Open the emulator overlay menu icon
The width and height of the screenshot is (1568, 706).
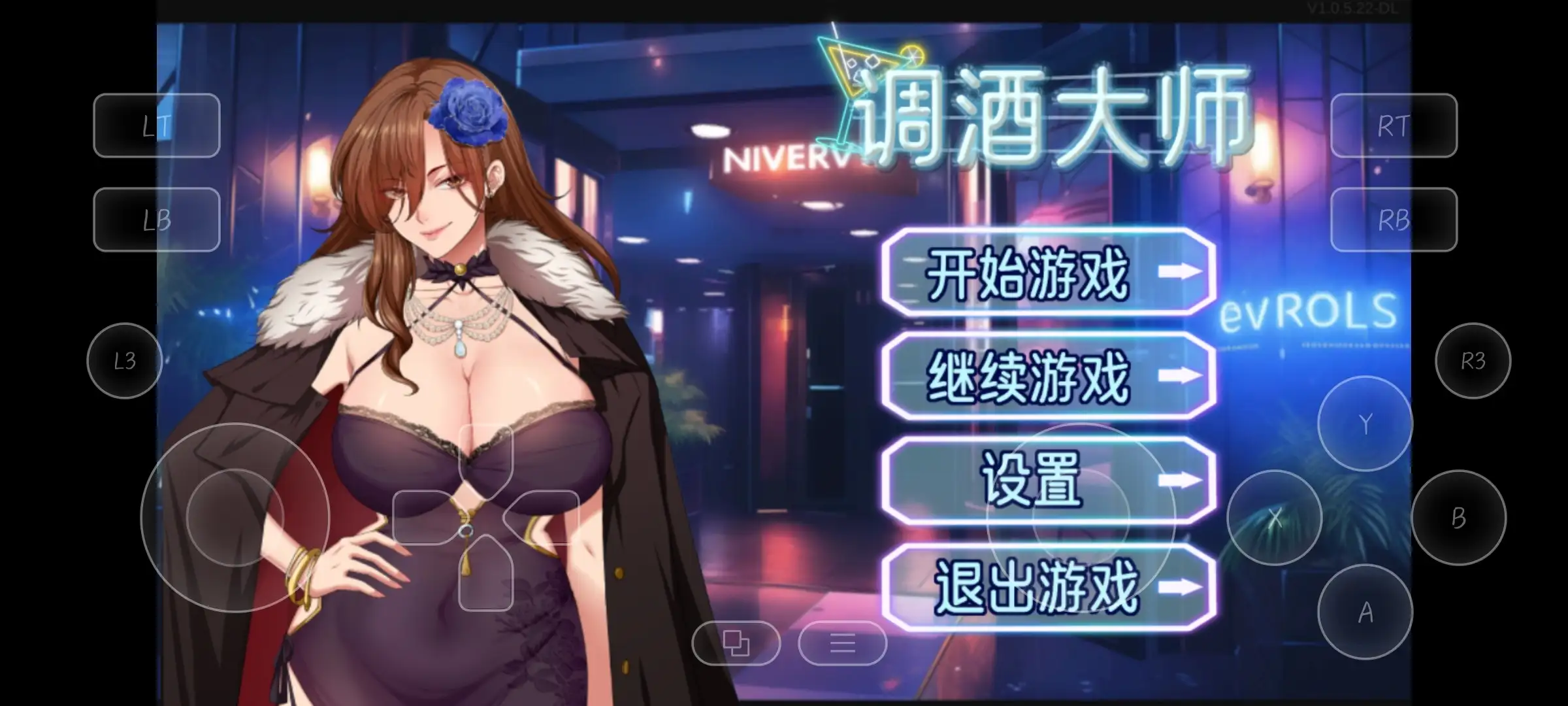[843, 644]
